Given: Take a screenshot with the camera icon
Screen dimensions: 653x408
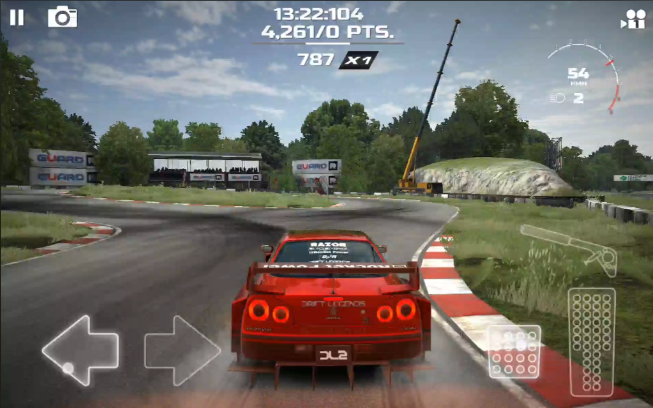Looking at the screenshot, I should tap(62, 16).
